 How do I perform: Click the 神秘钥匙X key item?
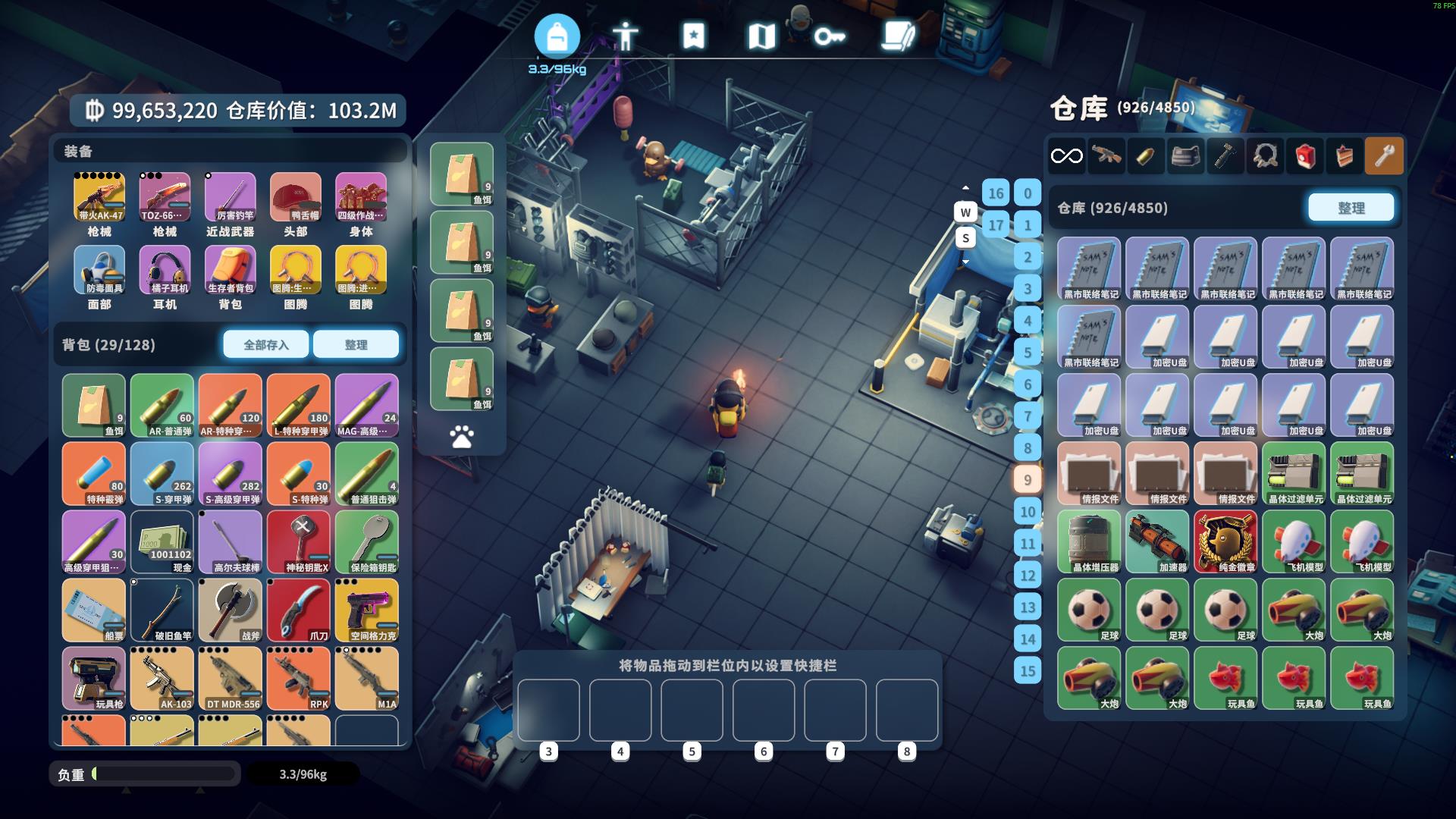click(x=299, y=541)
